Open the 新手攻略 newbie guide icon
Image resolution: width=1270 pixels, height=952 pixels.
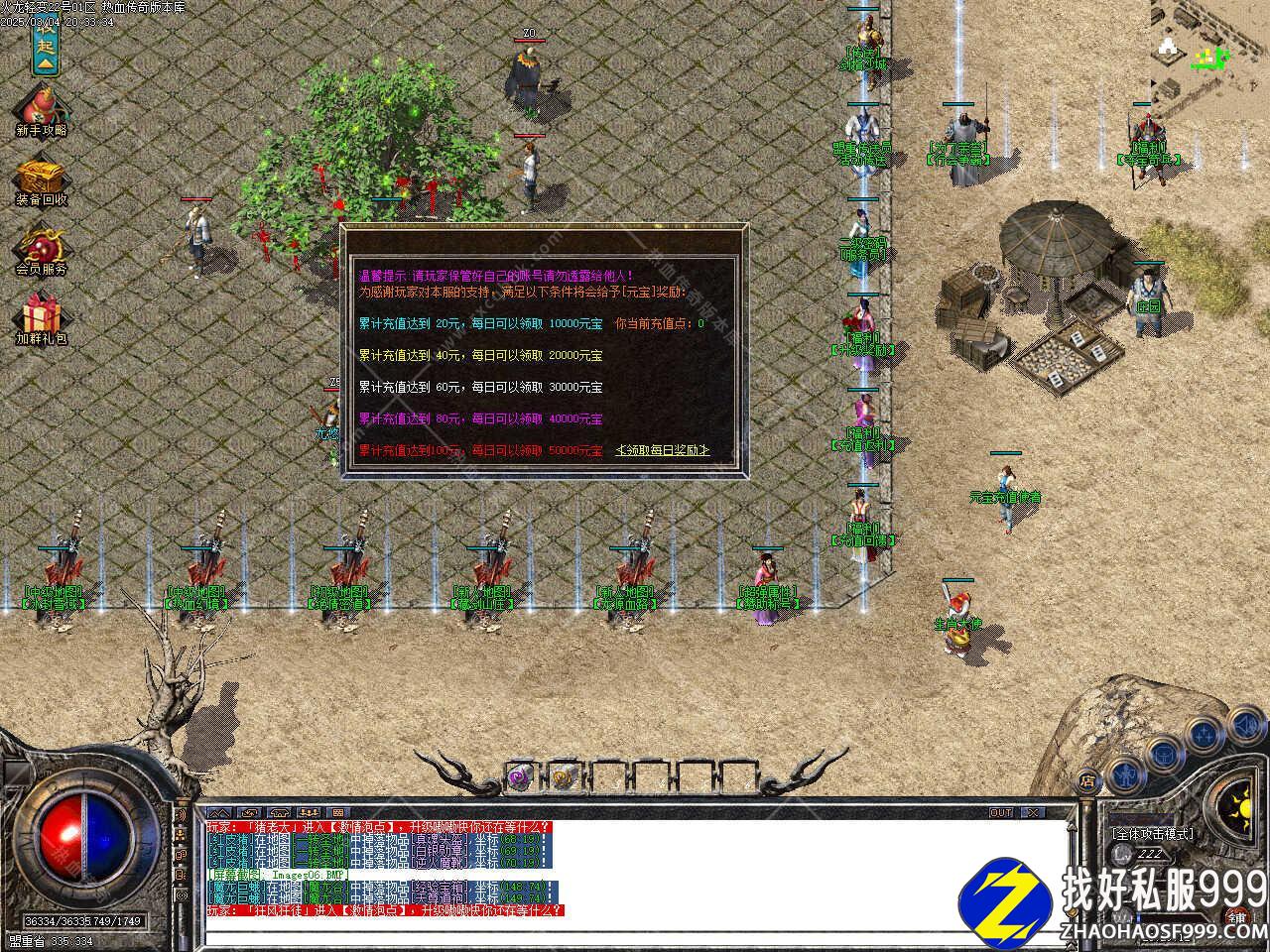pos(42,109)
